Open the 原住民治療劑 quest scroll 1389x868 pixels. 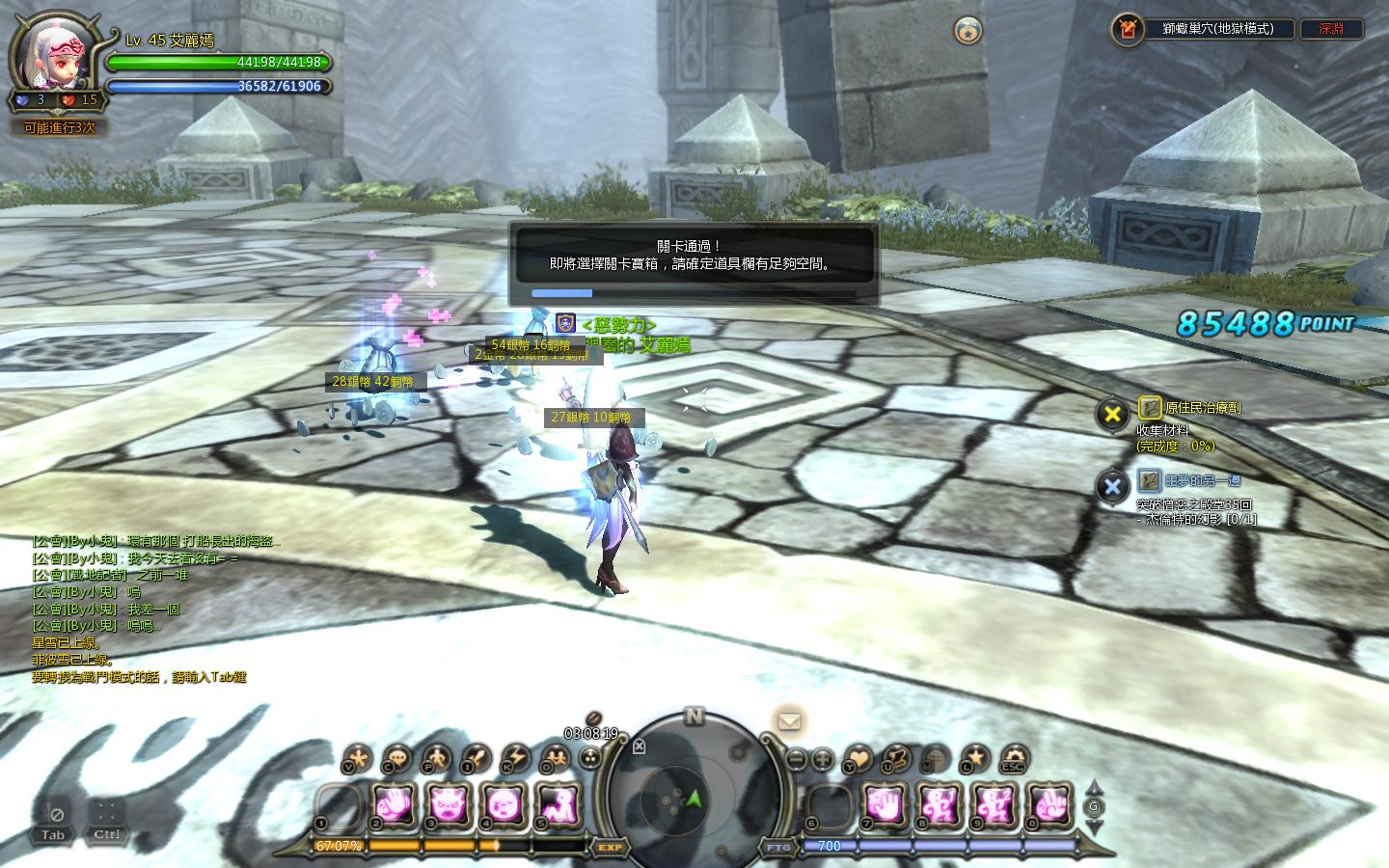1149,408
